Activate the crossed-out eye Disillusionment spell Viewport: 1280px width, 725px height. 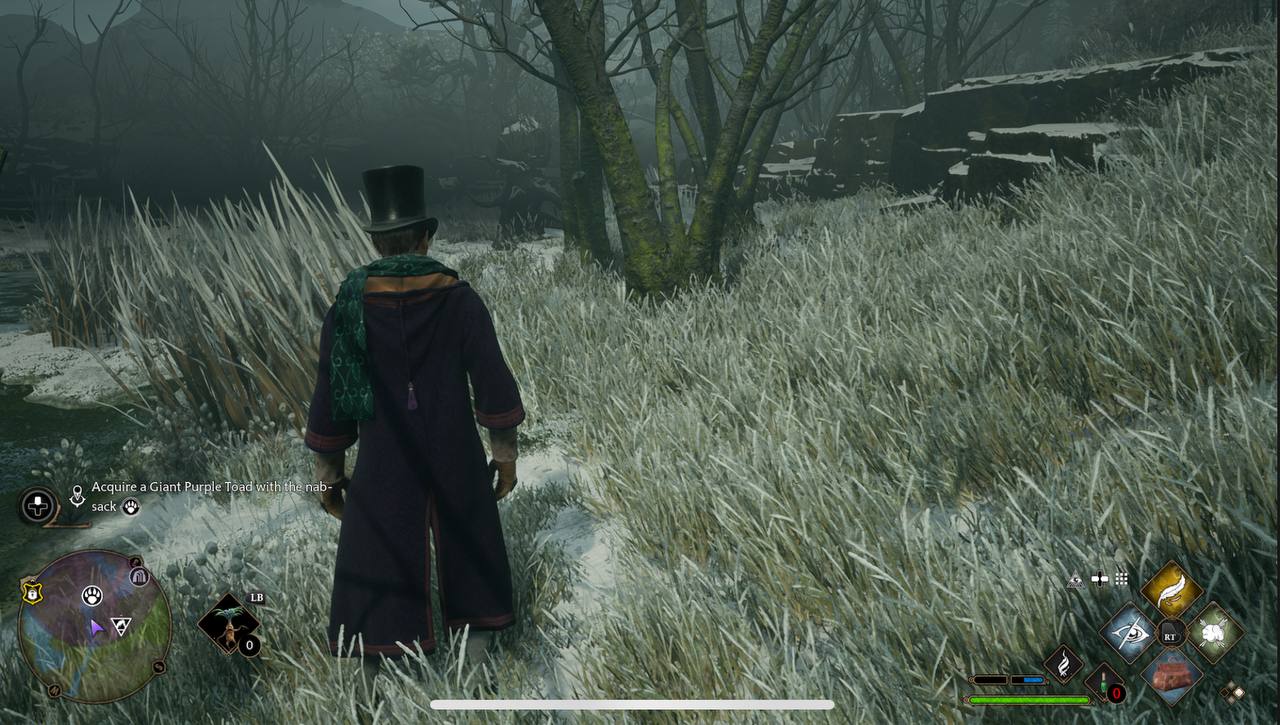point(1129,632)
